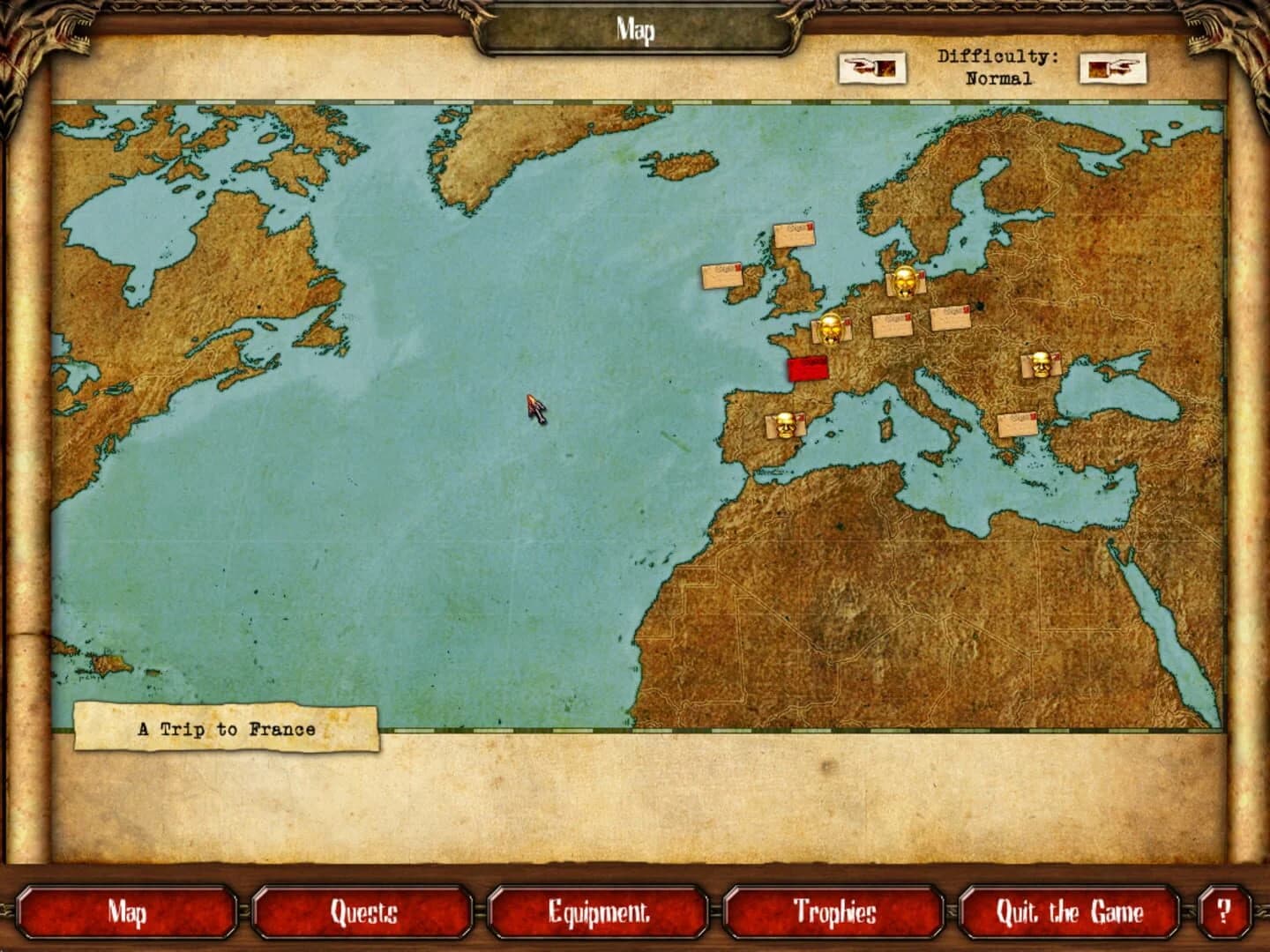This screenshot has width=1270, height=952.
Task: Click the golden mask marker over northern Germany
Action: coord(902,280)
